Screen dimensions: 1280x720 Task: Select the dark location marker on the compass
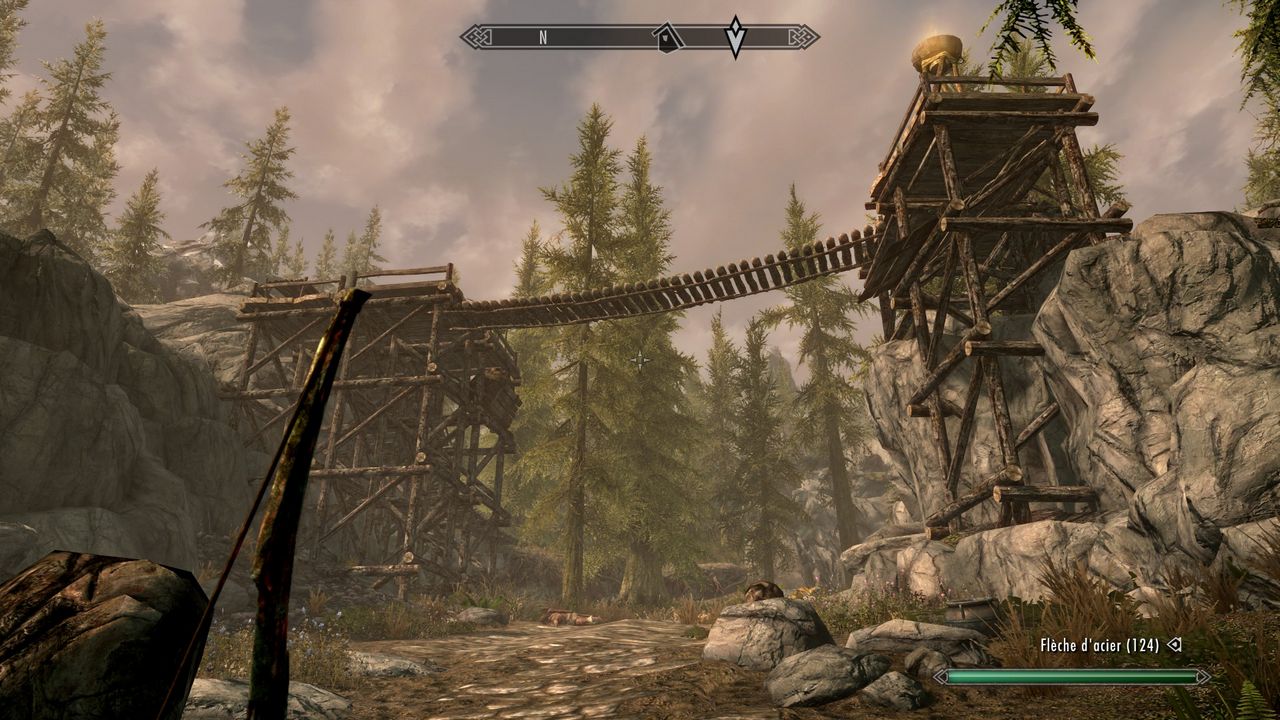(667, 38)
